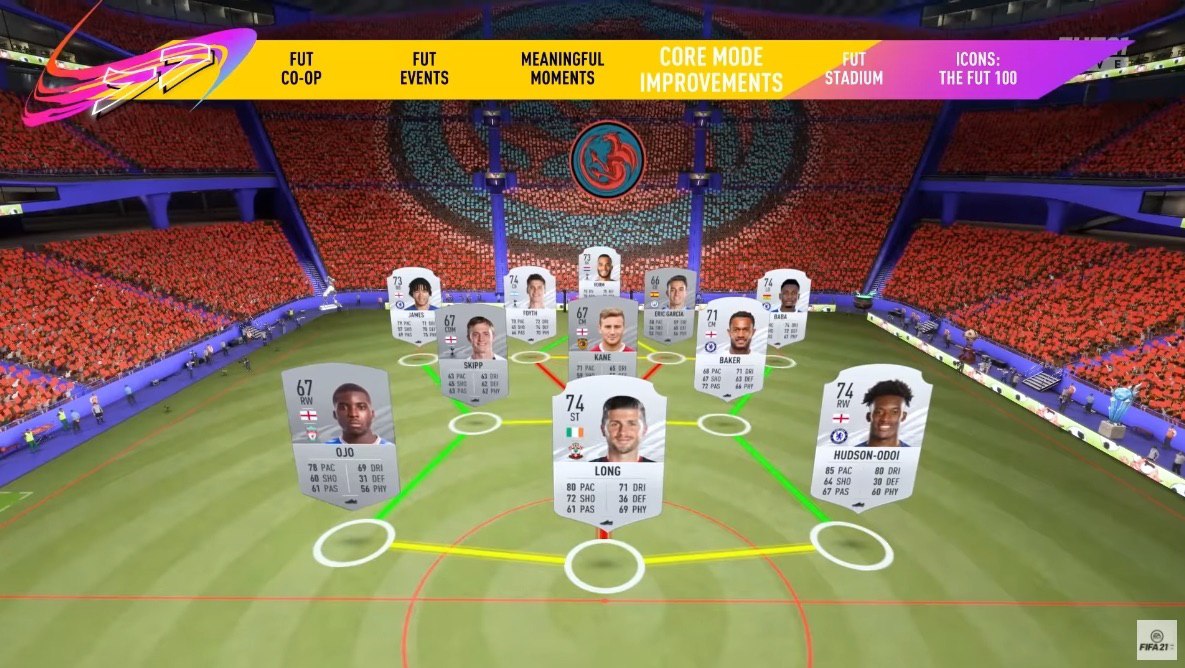Click the Kane midfielder card
Viewport: 1185px width, 668px height.
601,328
